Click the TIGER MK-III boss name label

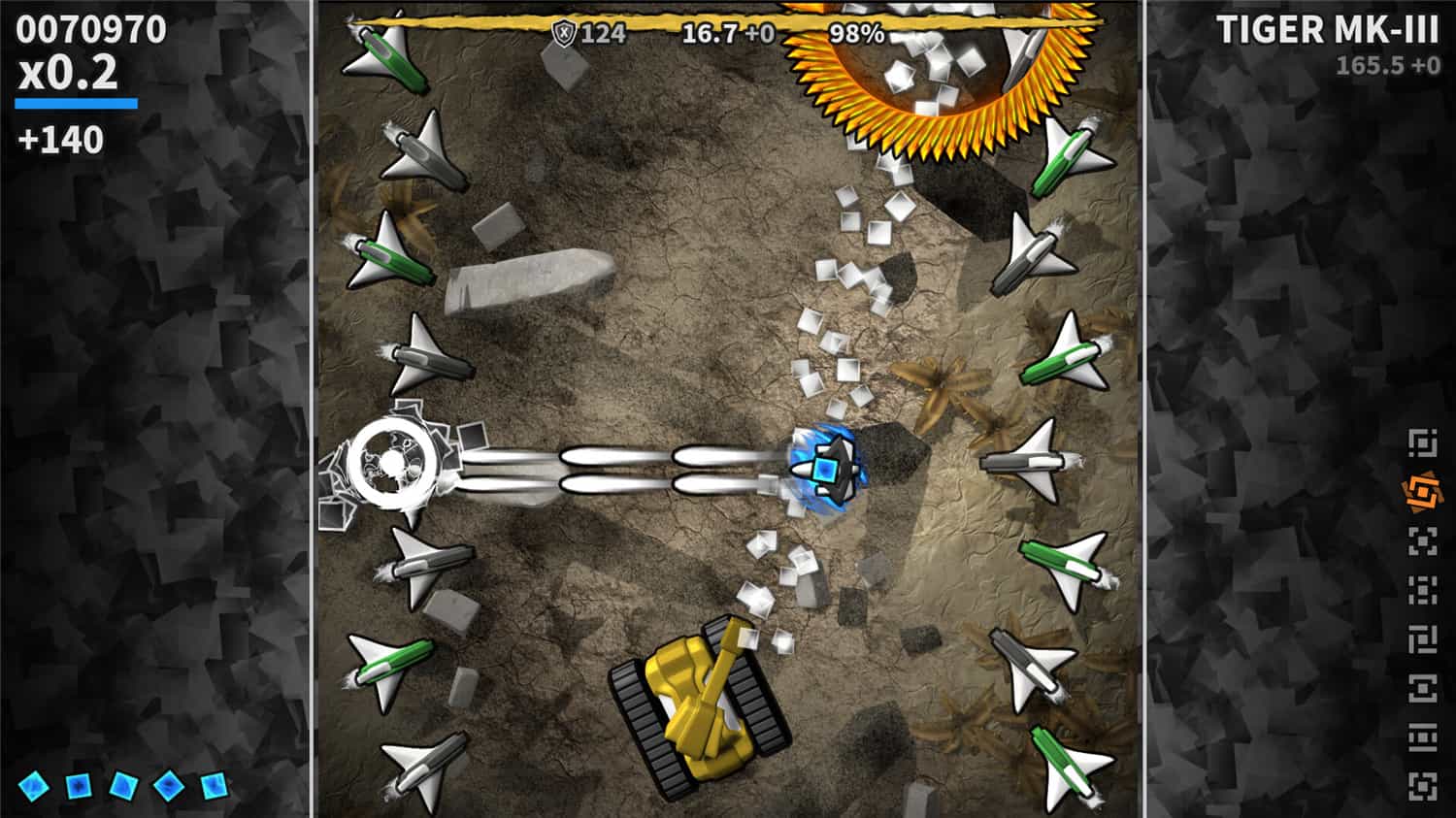(1327, 31)
